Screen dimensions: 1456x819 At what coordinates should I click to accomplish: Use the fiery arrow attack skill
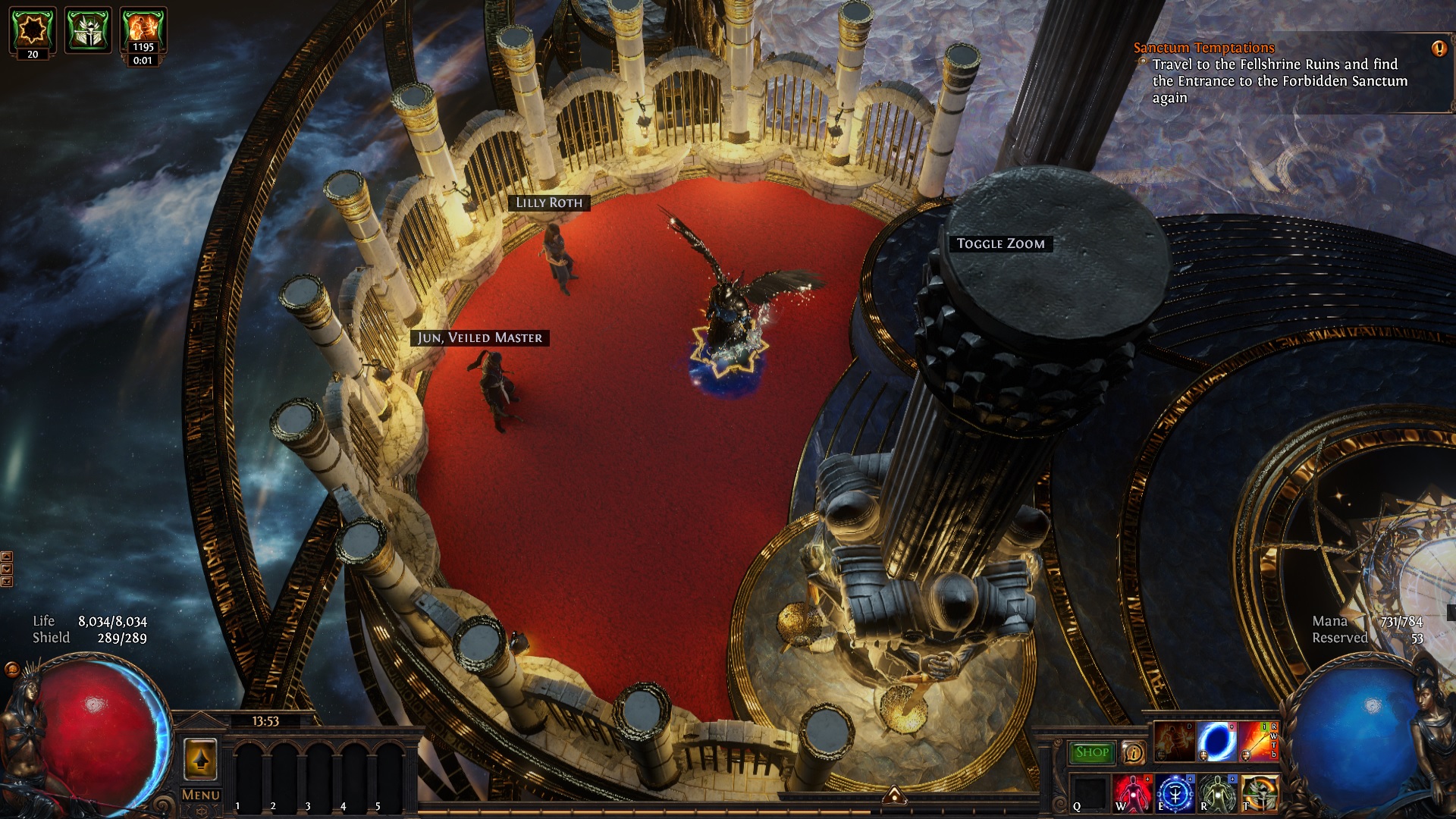tap(1258, 742)
